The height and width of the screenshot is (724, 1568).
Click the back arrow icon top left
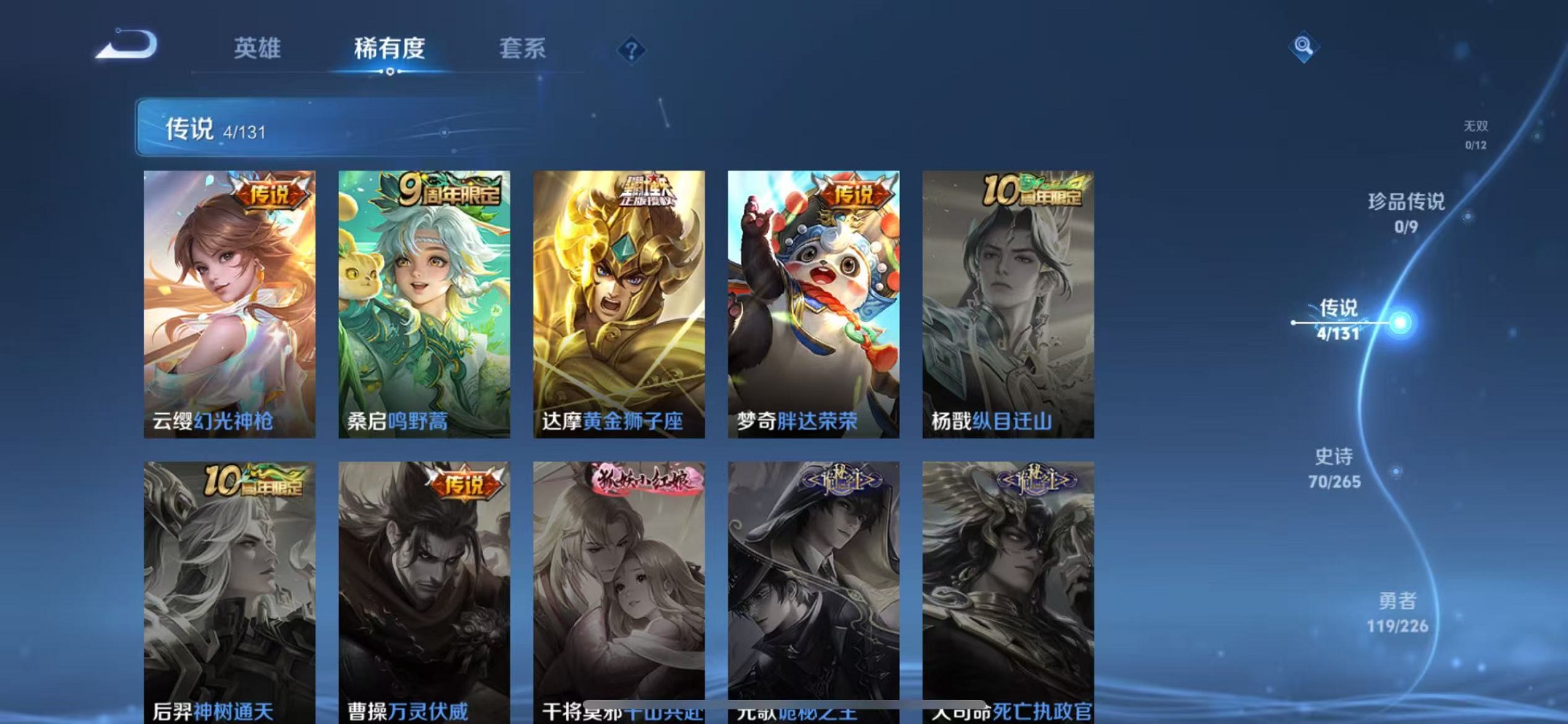point(127,46)
